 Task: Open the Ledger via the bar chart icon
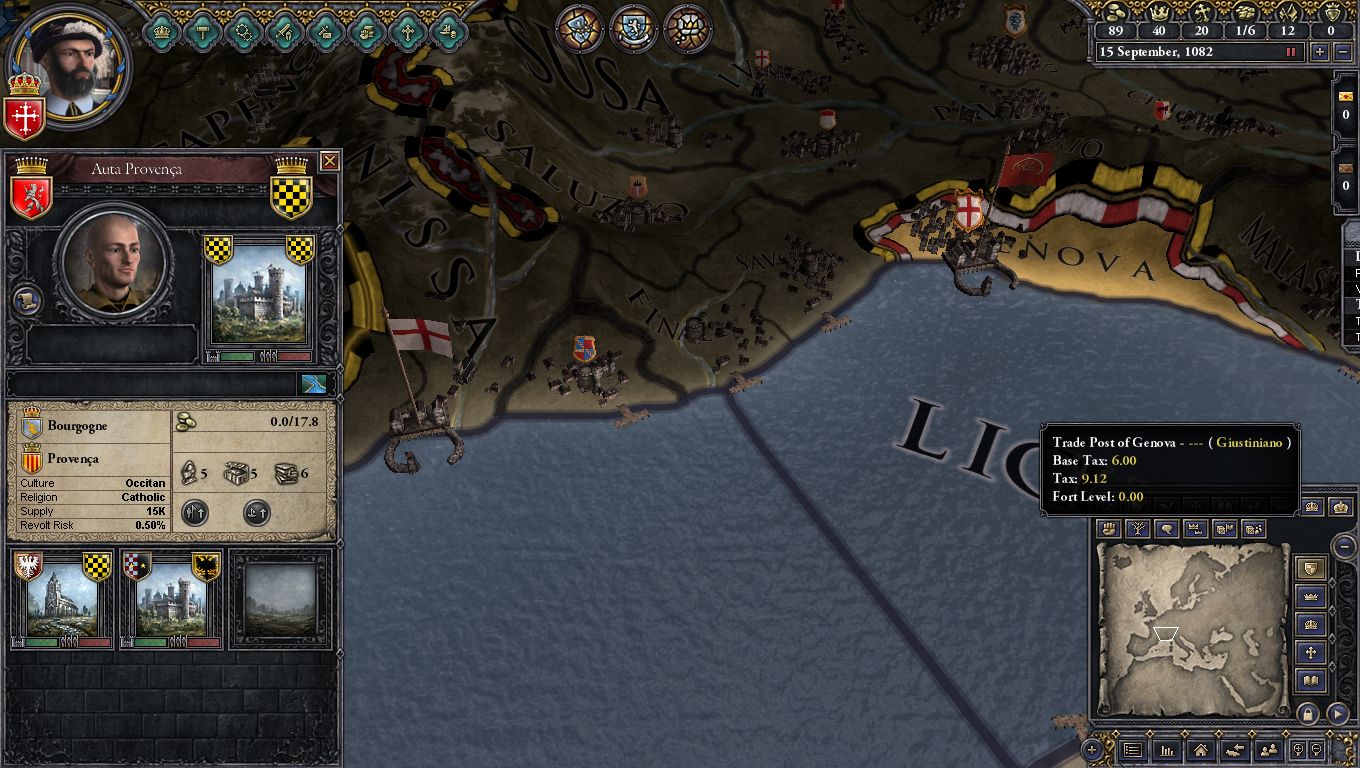(x=1166, y=750)
